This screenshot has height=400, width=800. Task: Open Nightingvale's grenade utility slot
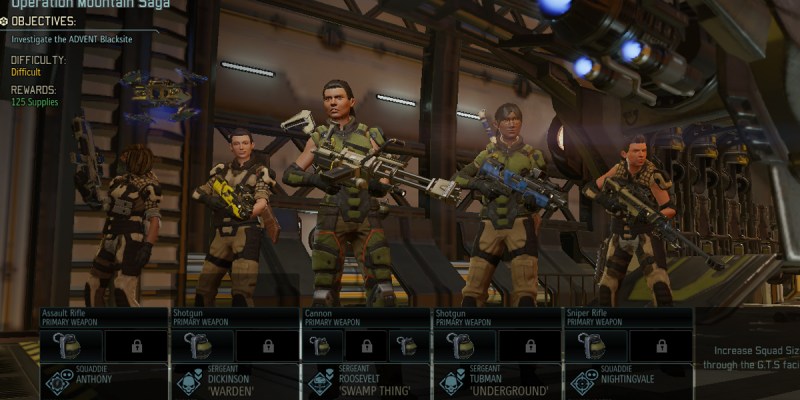[596, 346]
